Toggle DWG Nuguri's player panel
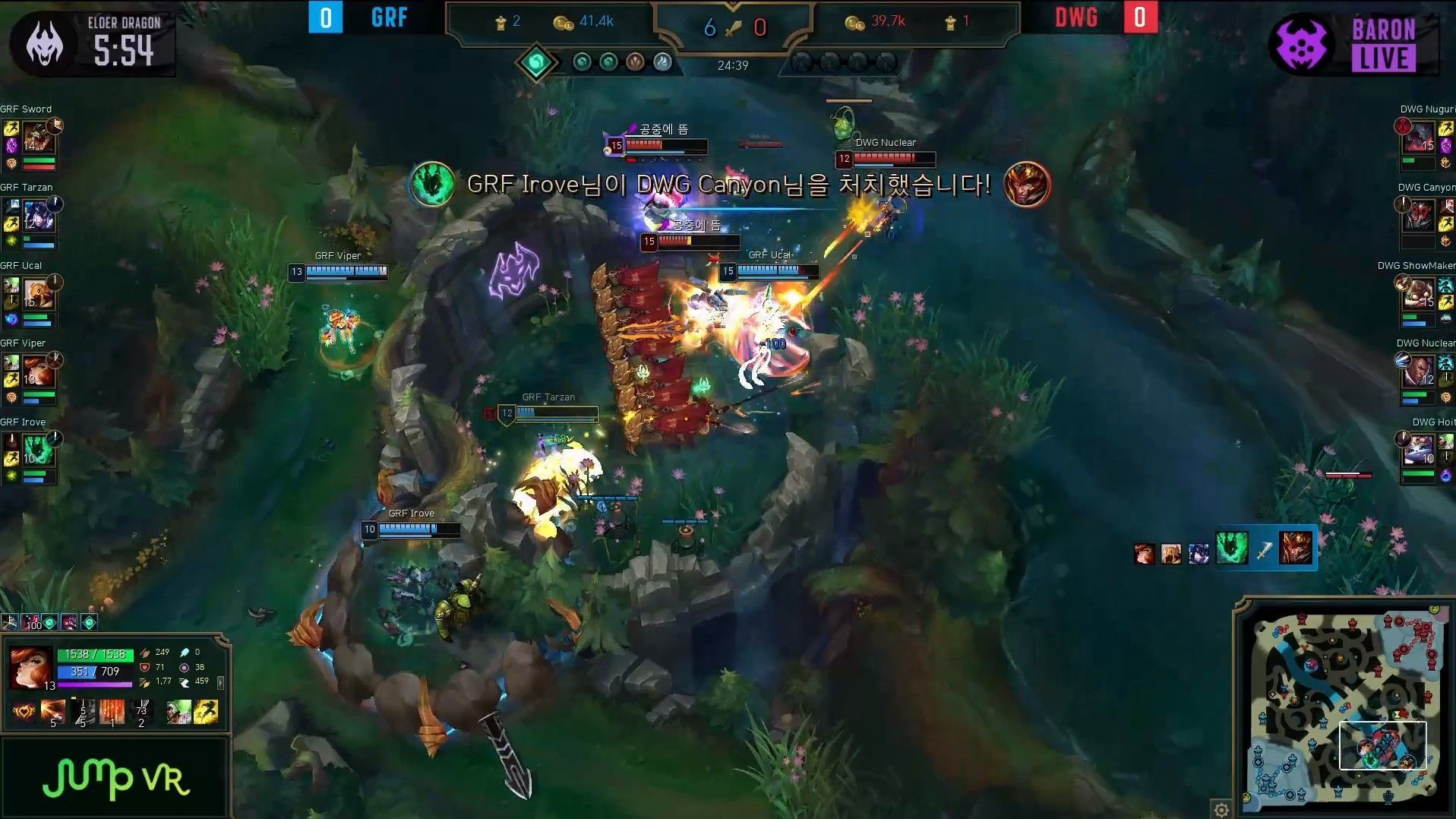 tap(1424, 141)
